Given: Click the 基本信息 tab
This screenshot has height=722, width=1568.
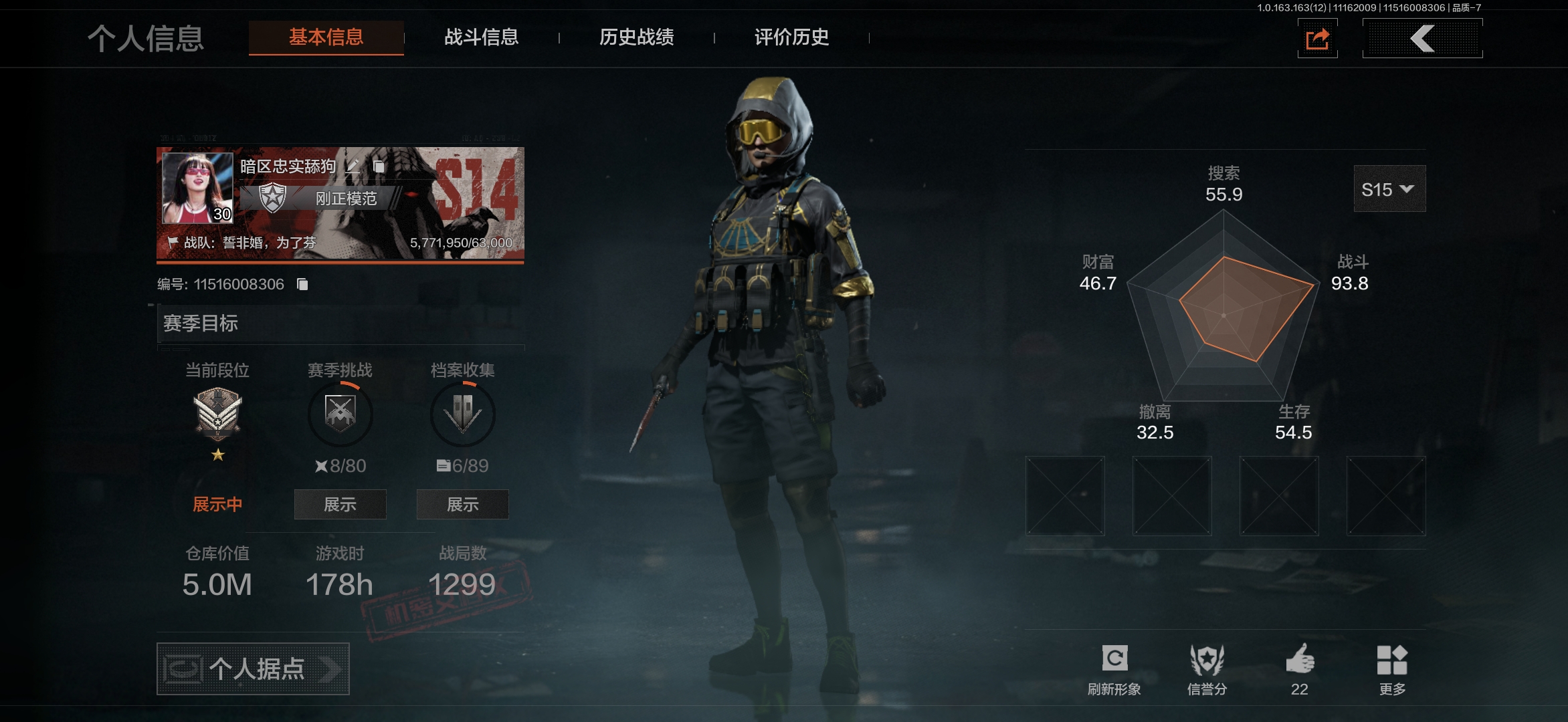Looking at the screenshot, I should coord(326,37).
